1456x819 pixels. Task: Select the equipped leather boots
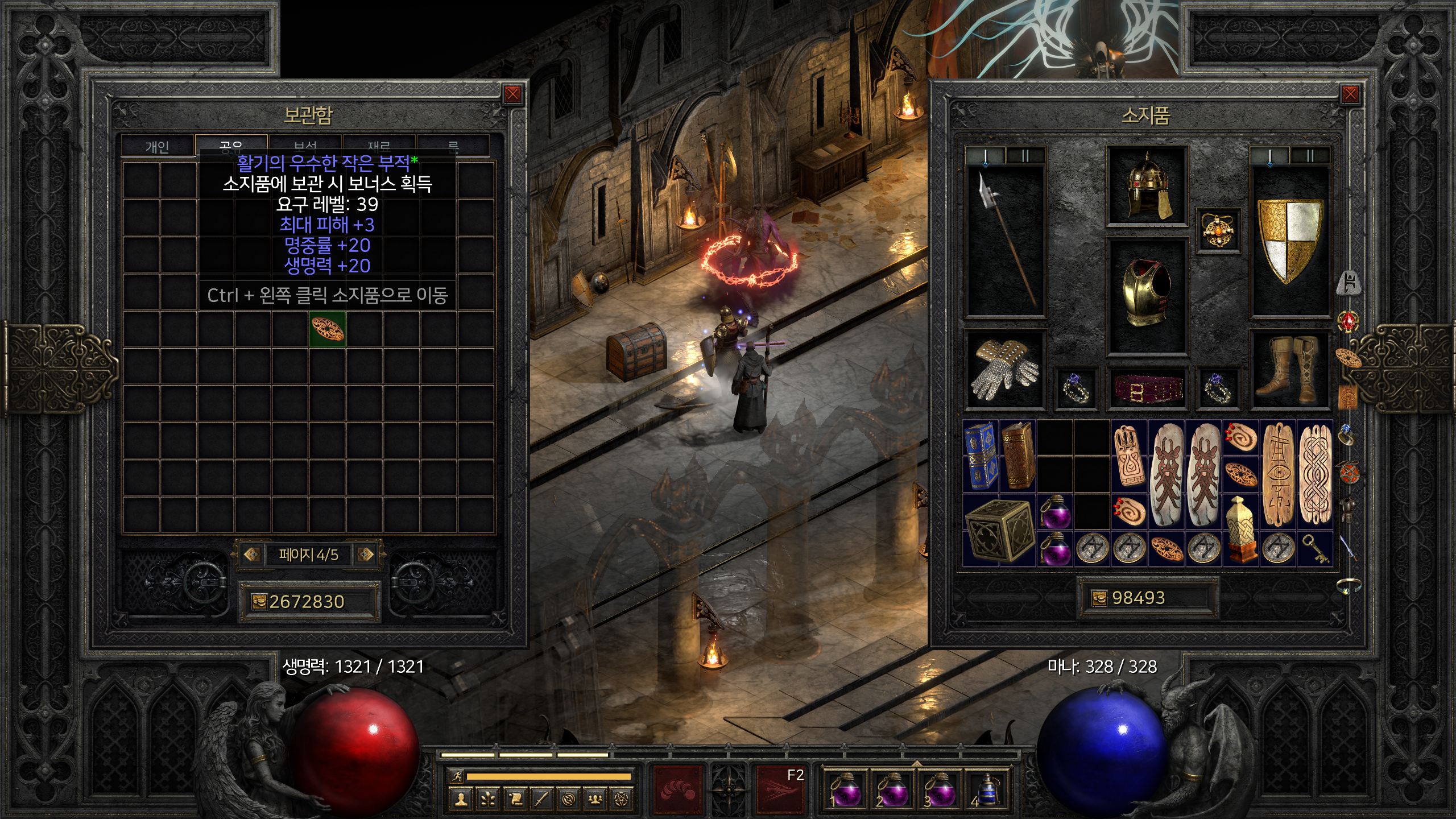1290,370
